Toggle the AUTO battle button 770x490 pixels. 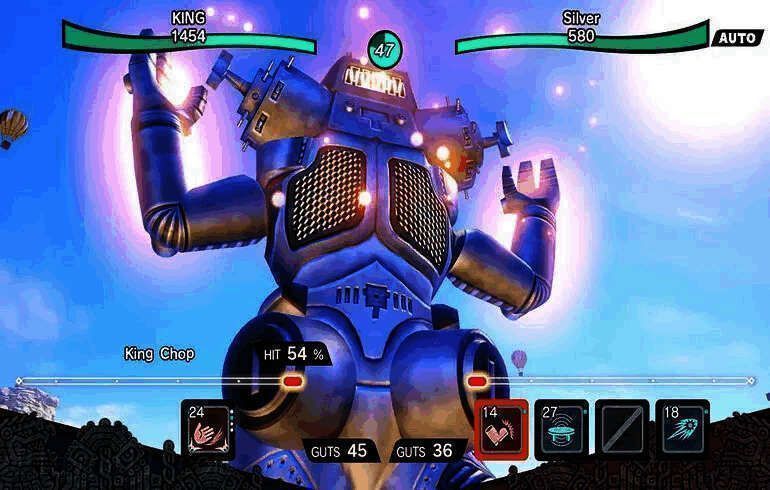click(x=737, y=38)
